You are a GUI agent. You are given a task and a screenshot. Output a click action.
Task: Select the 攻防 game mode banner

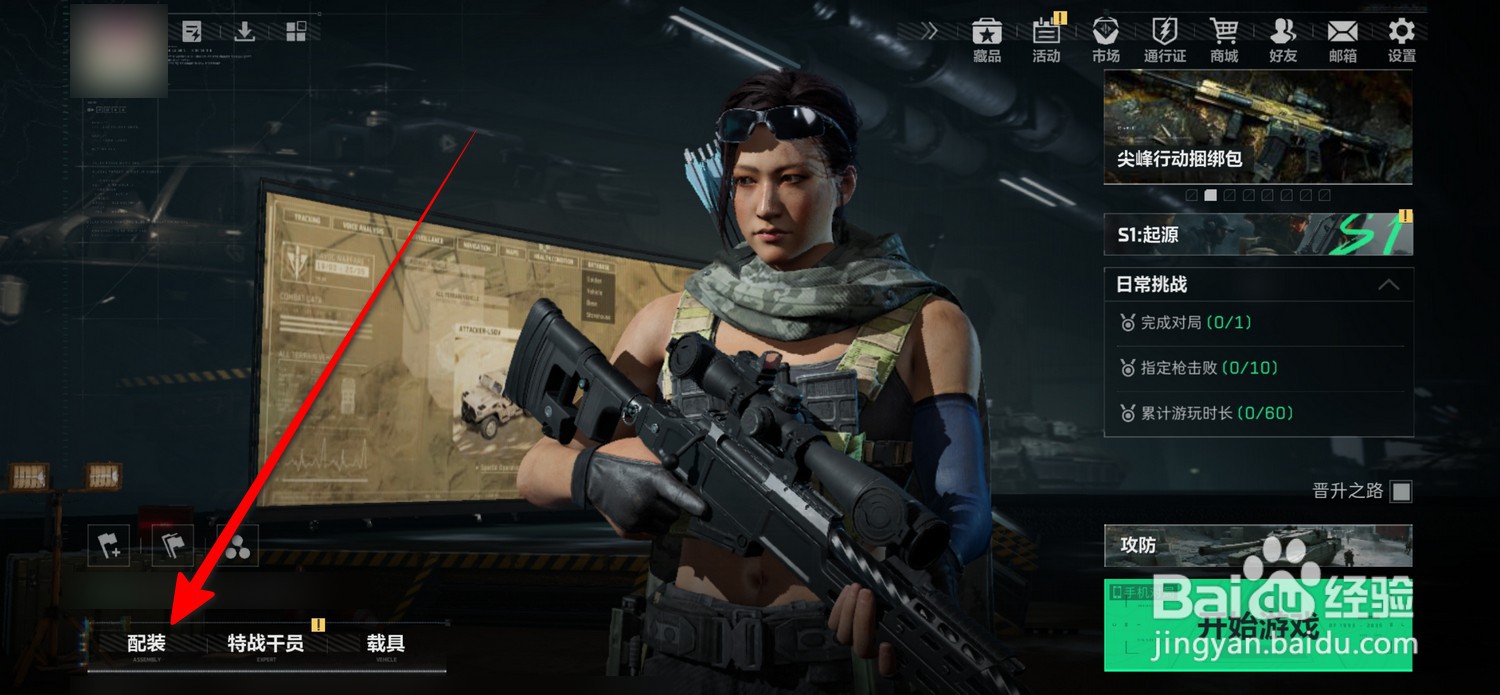pos(1257,546)
